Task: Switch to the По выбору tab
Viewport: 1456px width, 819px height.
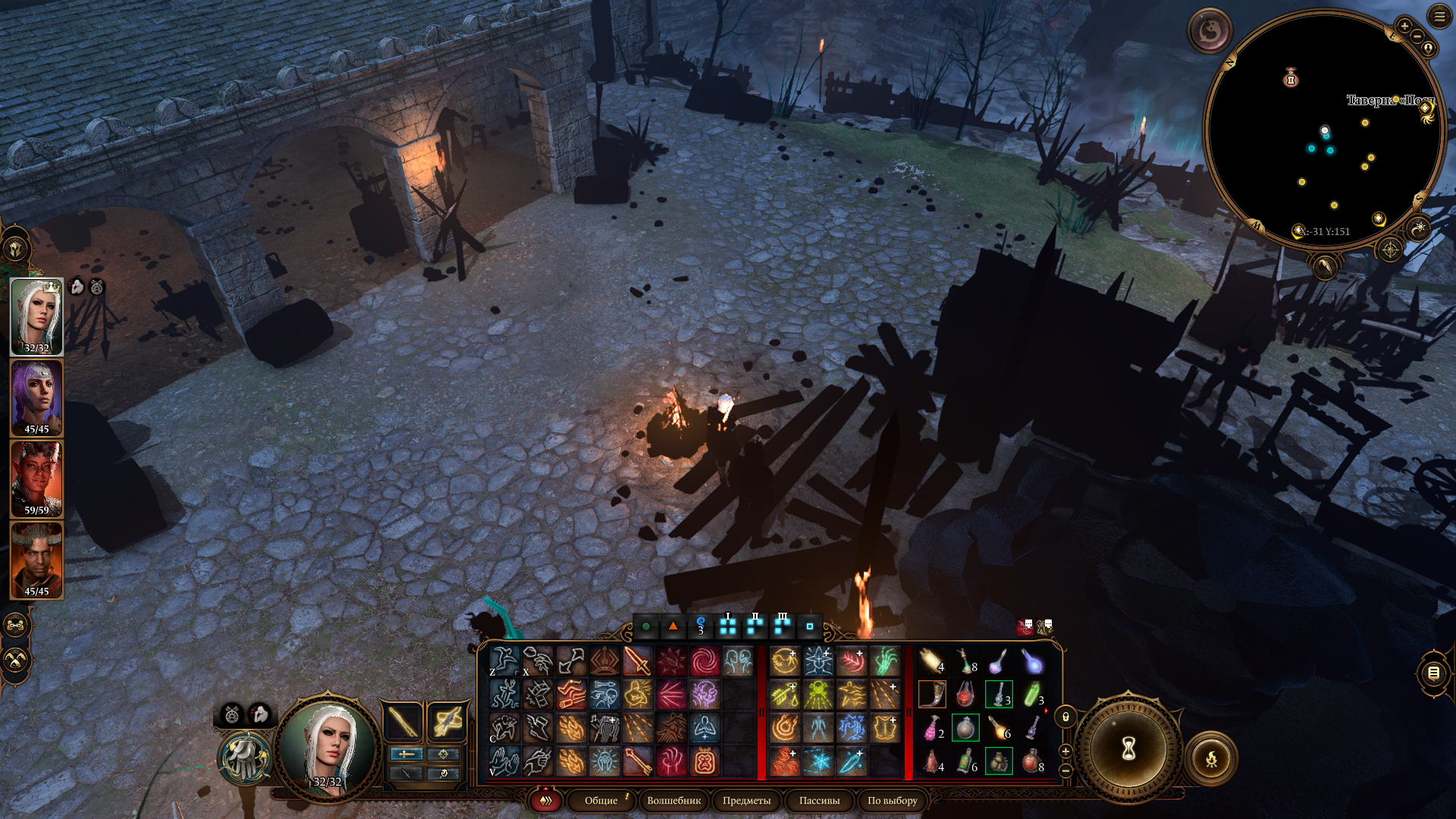Action: tap(892, 801)
